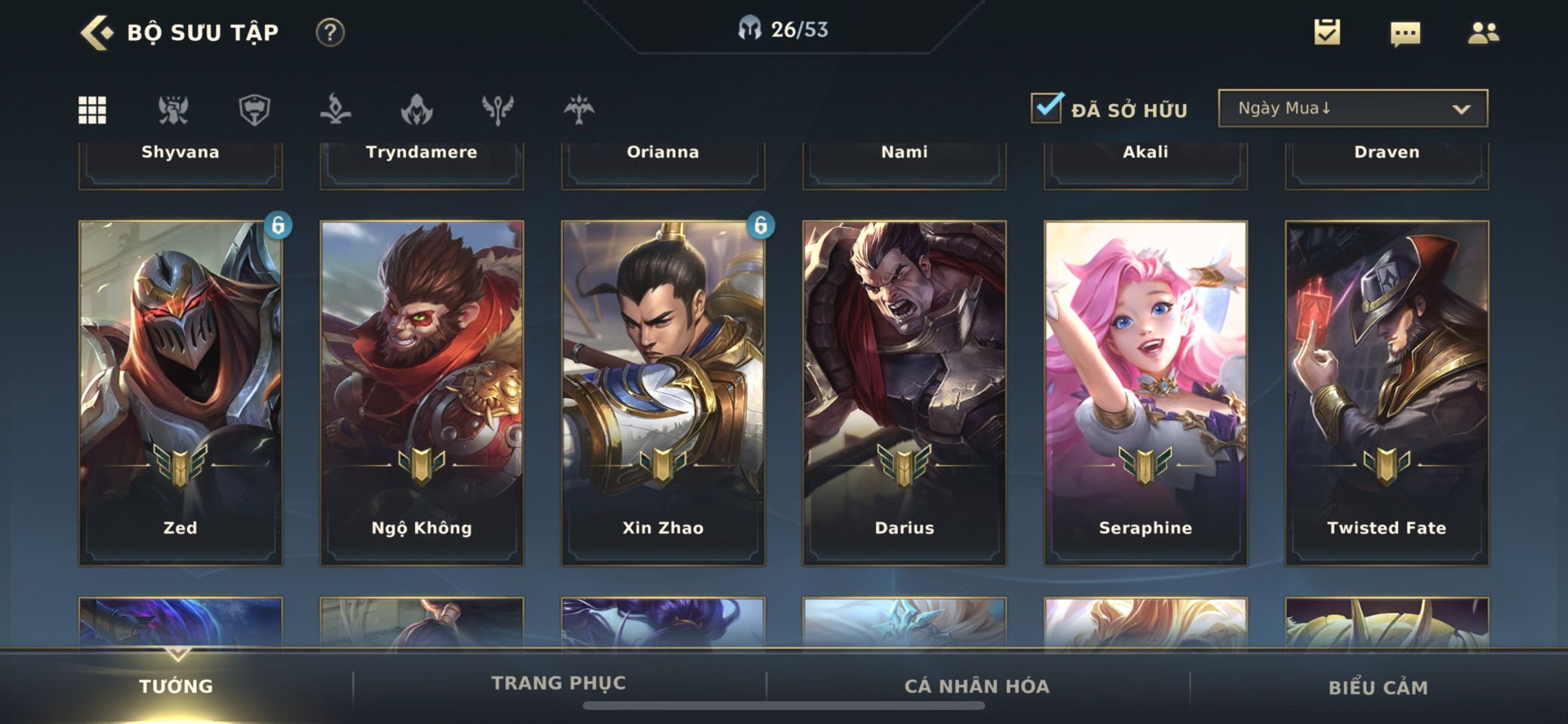Open the chat speech bubble
Viewport: 1568px width, 724px height.
point(1405,33)
